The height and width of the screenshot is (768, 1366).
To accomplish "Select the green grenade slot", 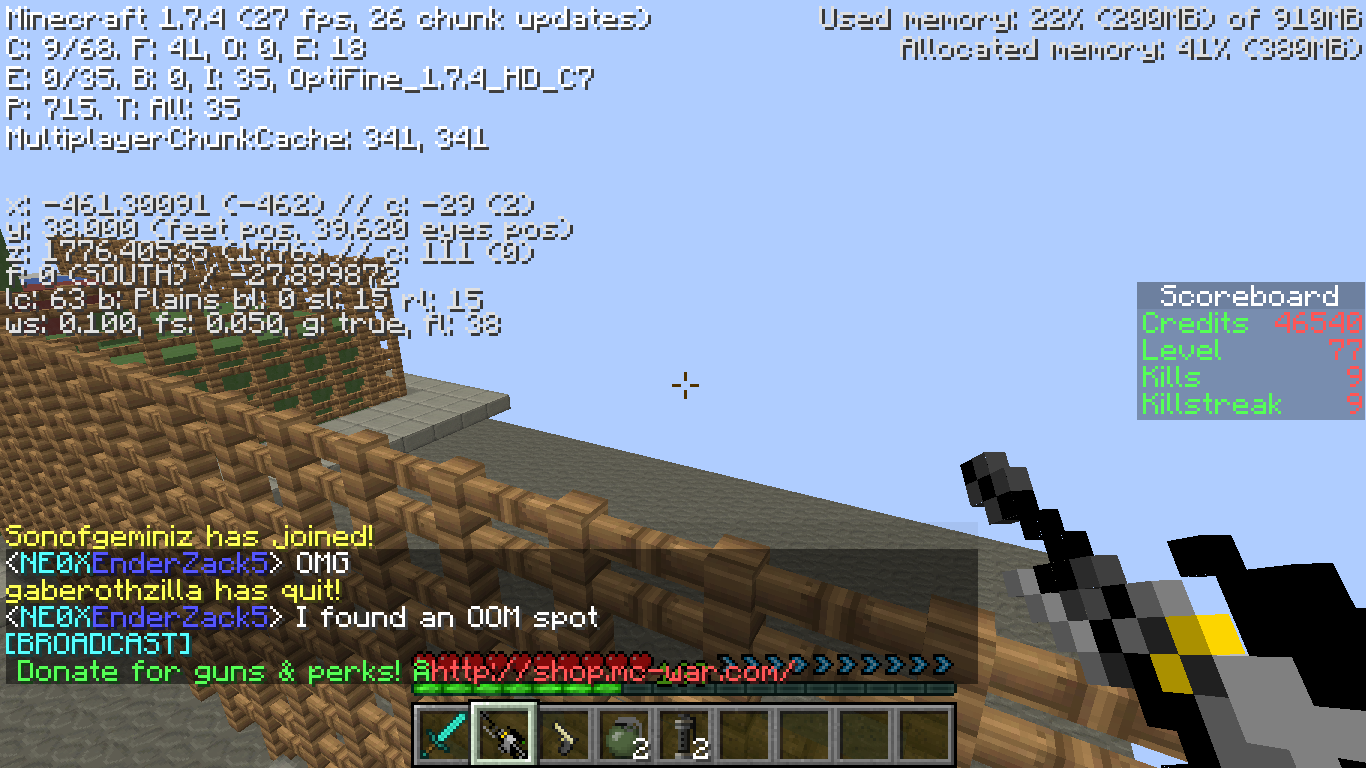I will click(624, 736).
